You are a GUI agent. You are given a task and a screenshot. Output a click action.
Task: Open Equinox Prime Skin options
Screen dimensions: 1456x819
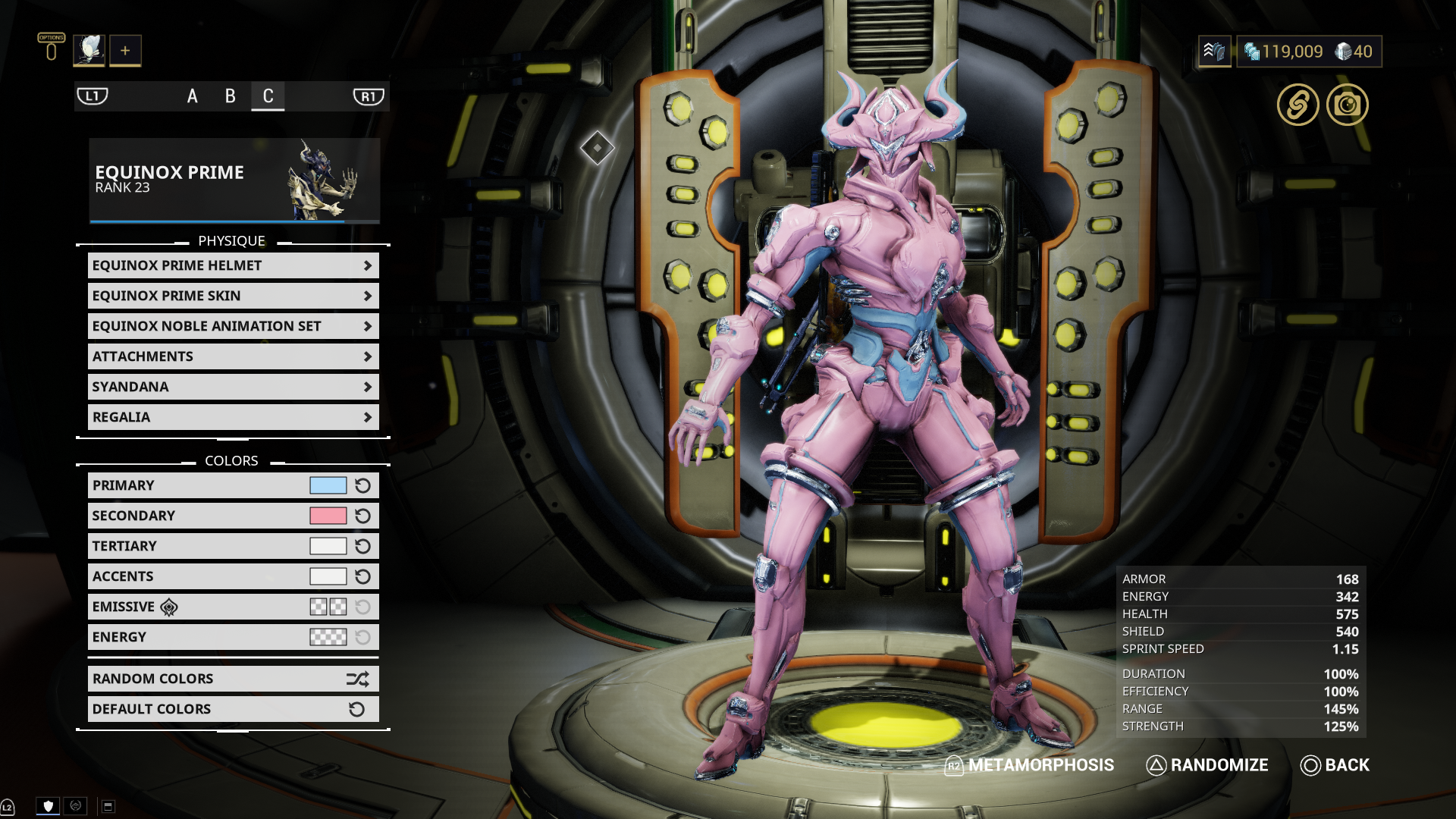(x=233, y=296)
